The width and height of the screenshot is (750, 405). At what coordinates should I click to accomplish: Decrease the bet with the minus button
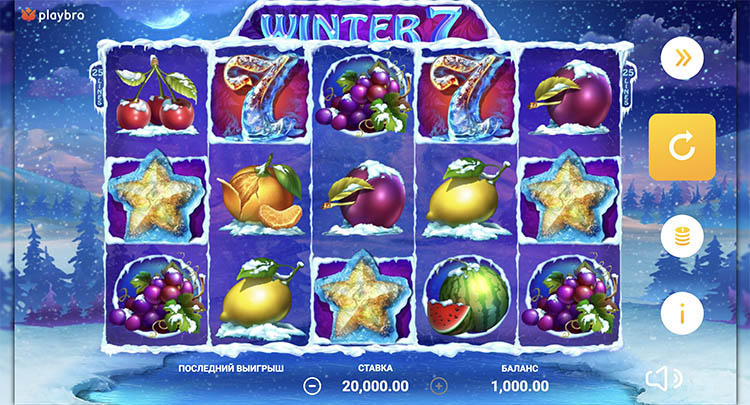tap(313, 385)
